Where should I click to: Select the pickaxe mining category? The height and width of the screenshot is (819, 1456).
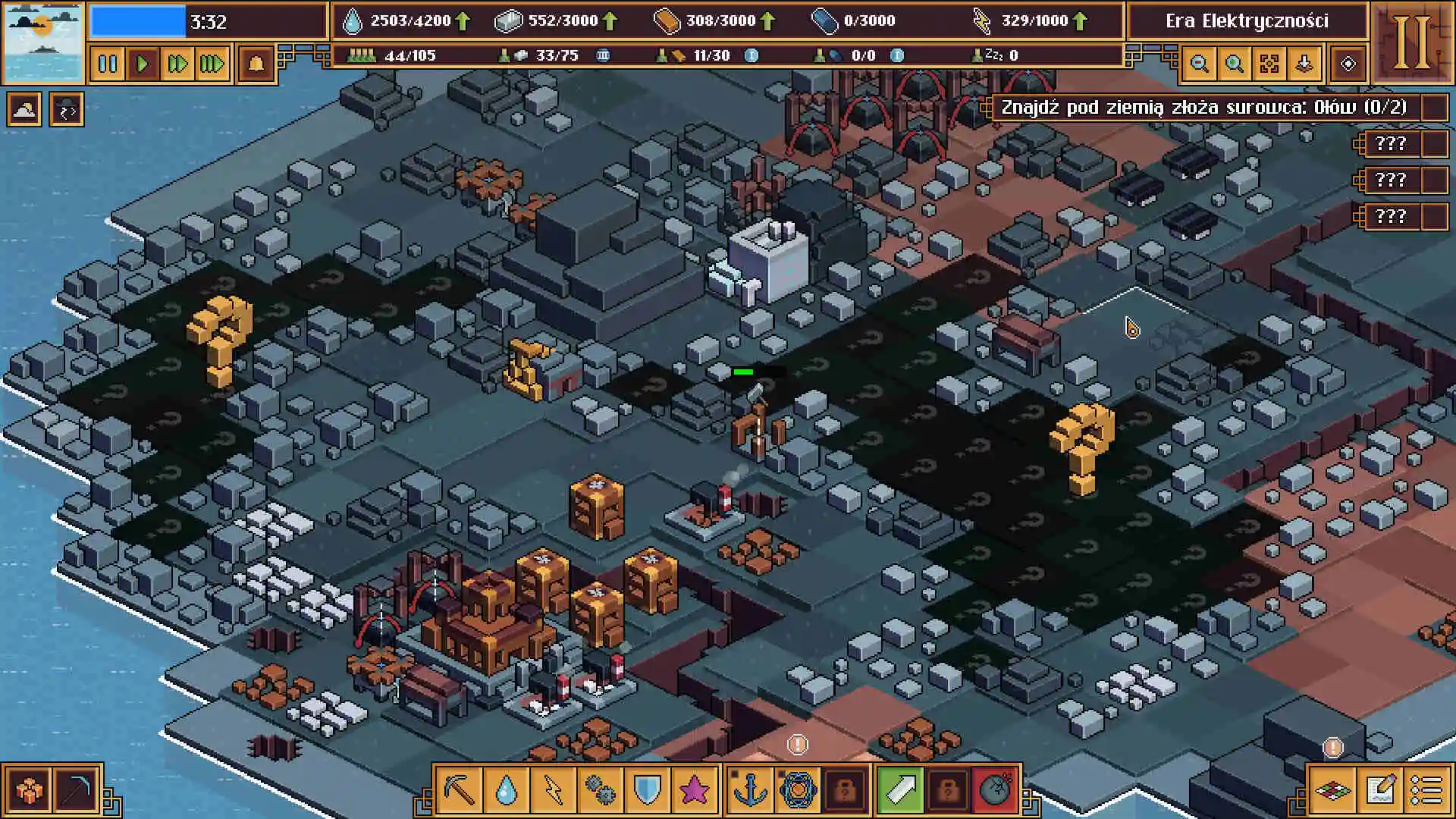(x=460, y=790)
